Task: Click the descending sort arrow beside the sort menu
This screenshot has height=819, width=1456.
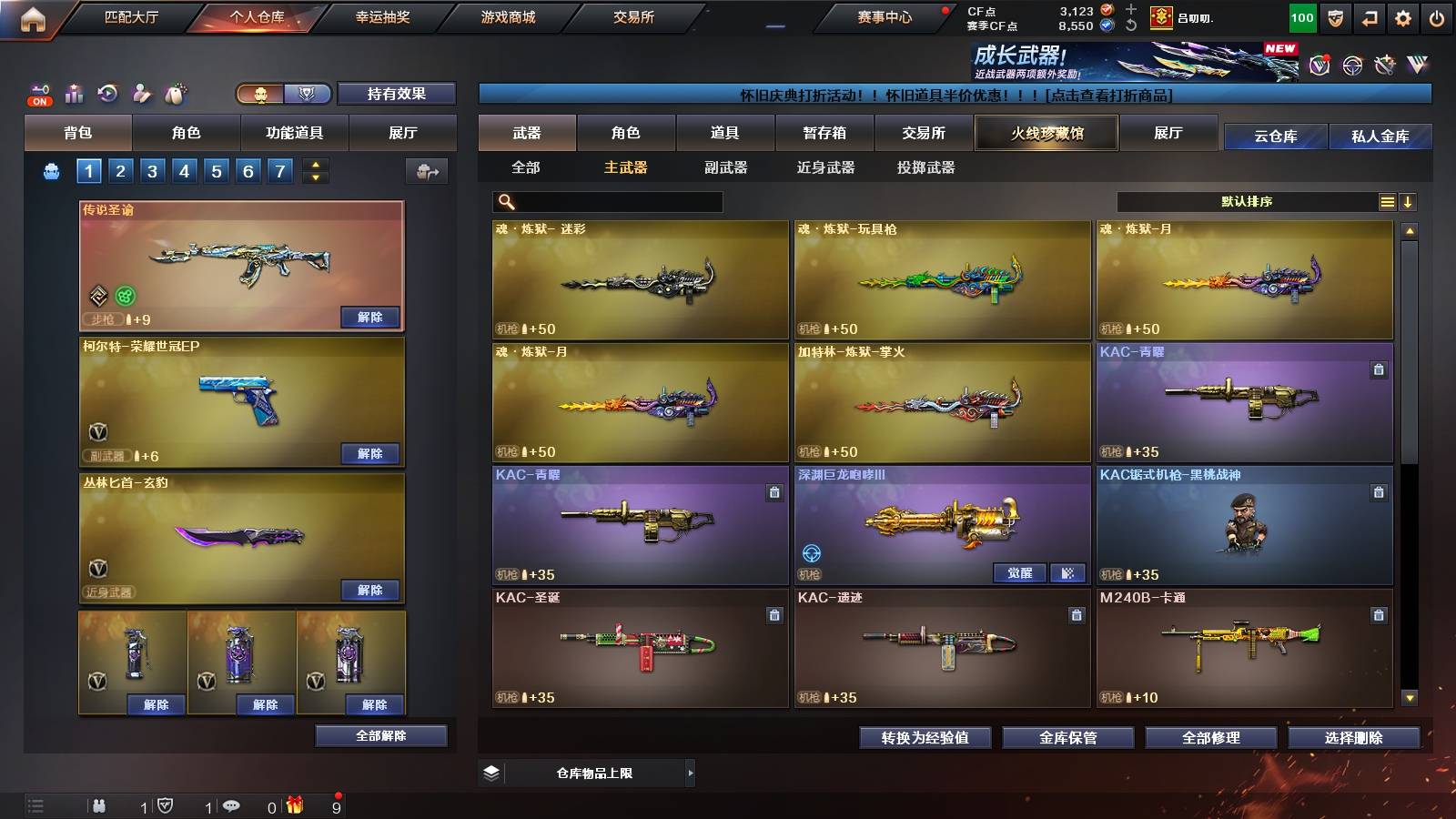Action: coord(1410,200)
